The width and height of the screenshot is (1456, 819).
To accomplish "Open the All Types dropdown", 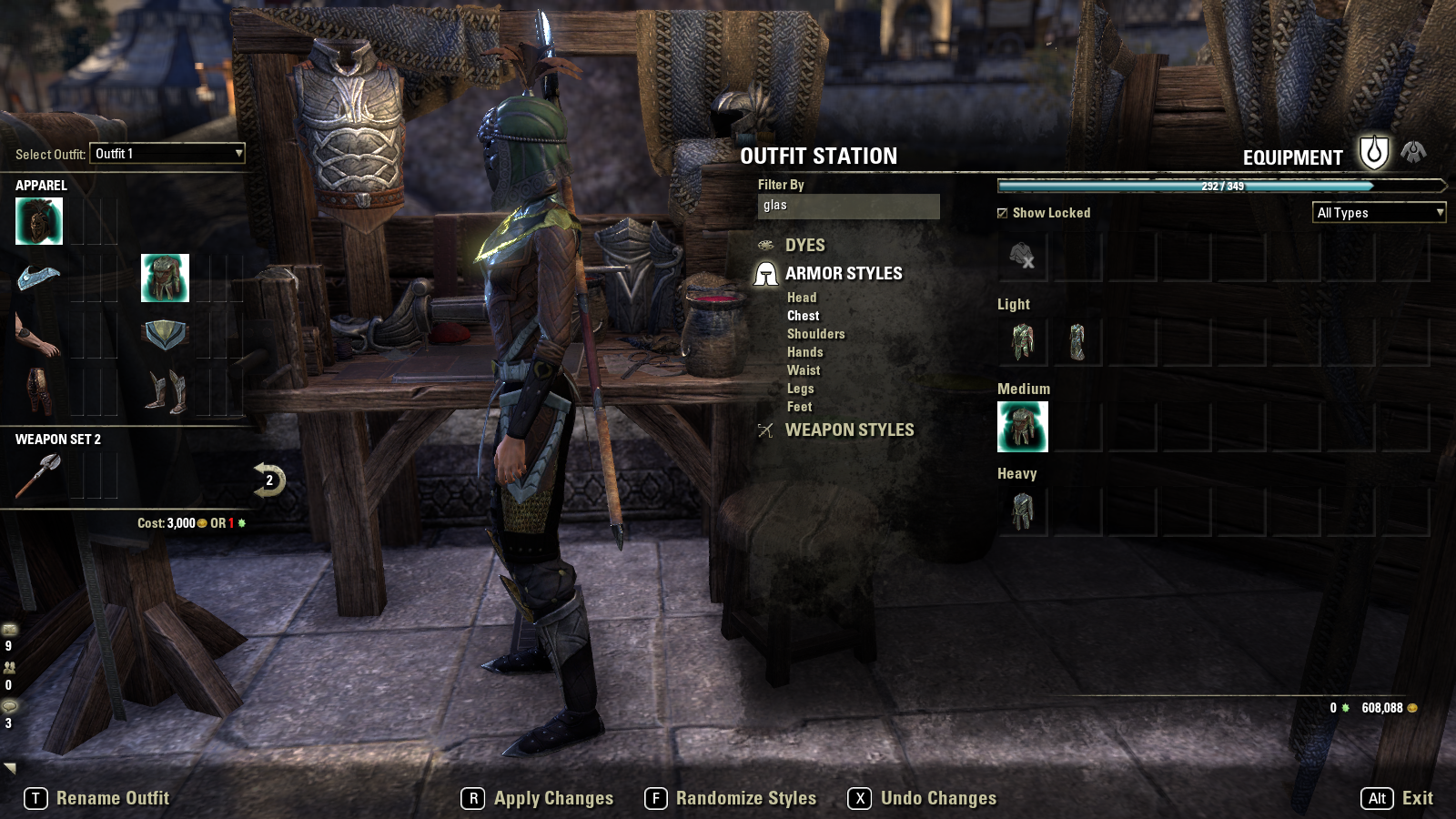I will tap(1379, 213).
